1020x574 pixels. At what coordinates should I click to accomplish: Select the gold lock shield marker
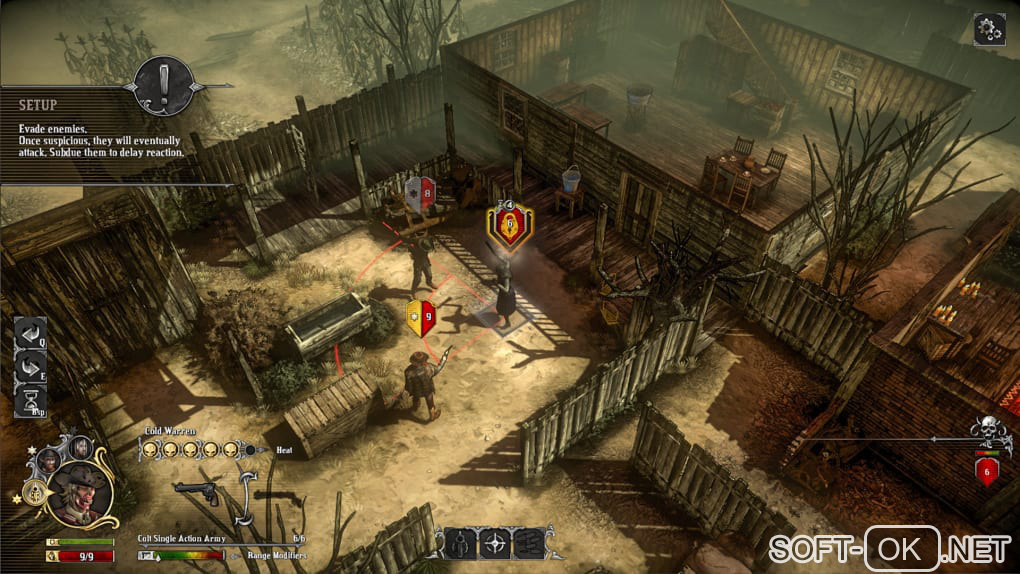pyautogui.click(x=509, y=227)
